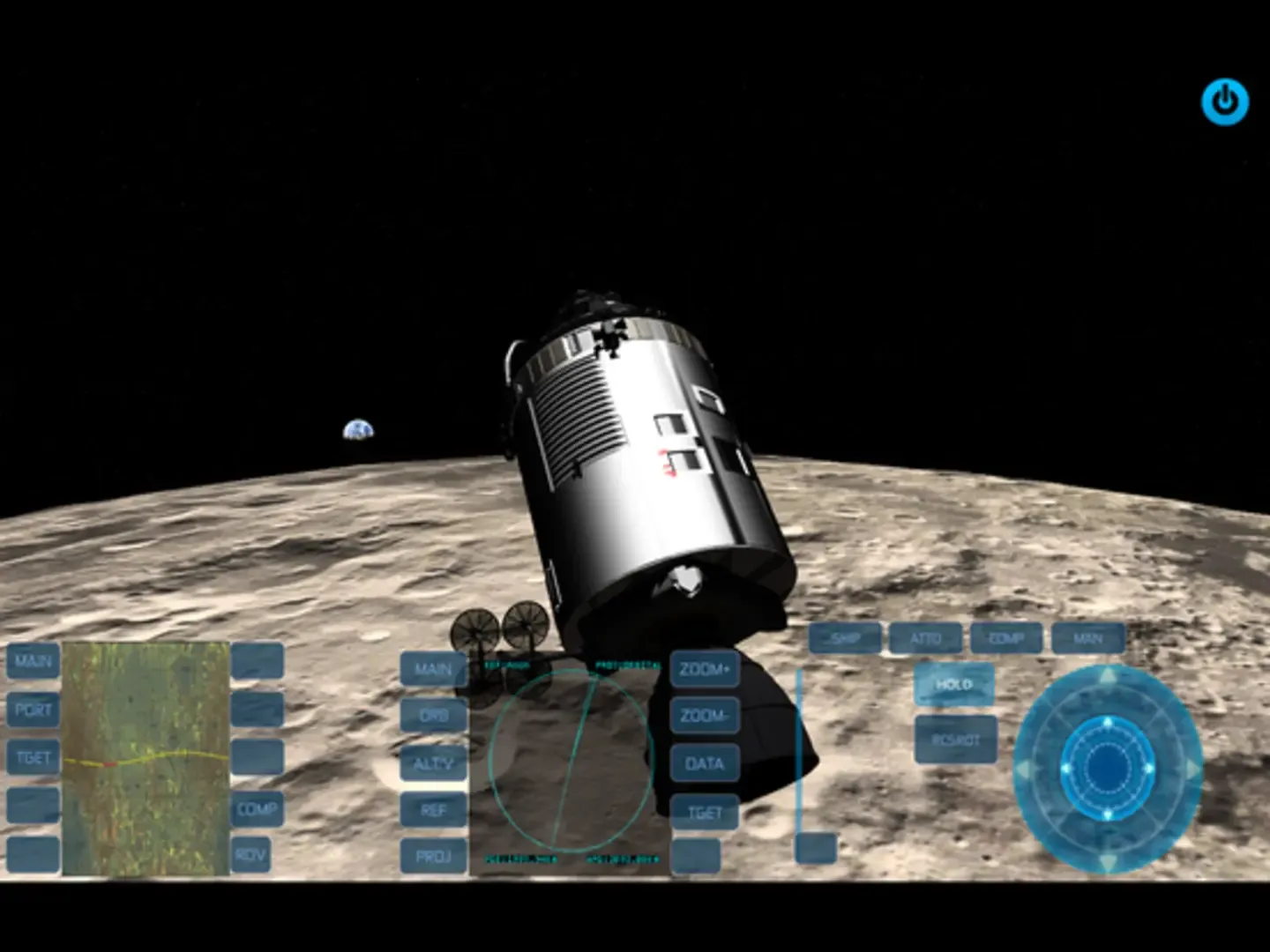
Task: Enable the HOLD attitude mode
Action: tap(954, 683)
